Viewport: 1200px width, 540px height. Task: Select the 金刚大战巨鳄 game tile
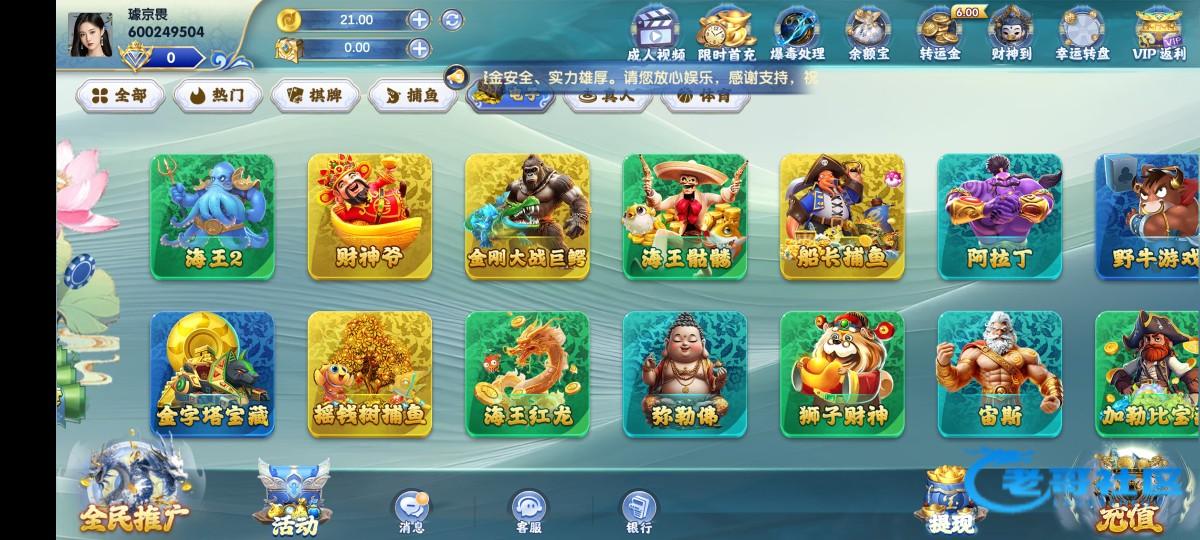527,216
